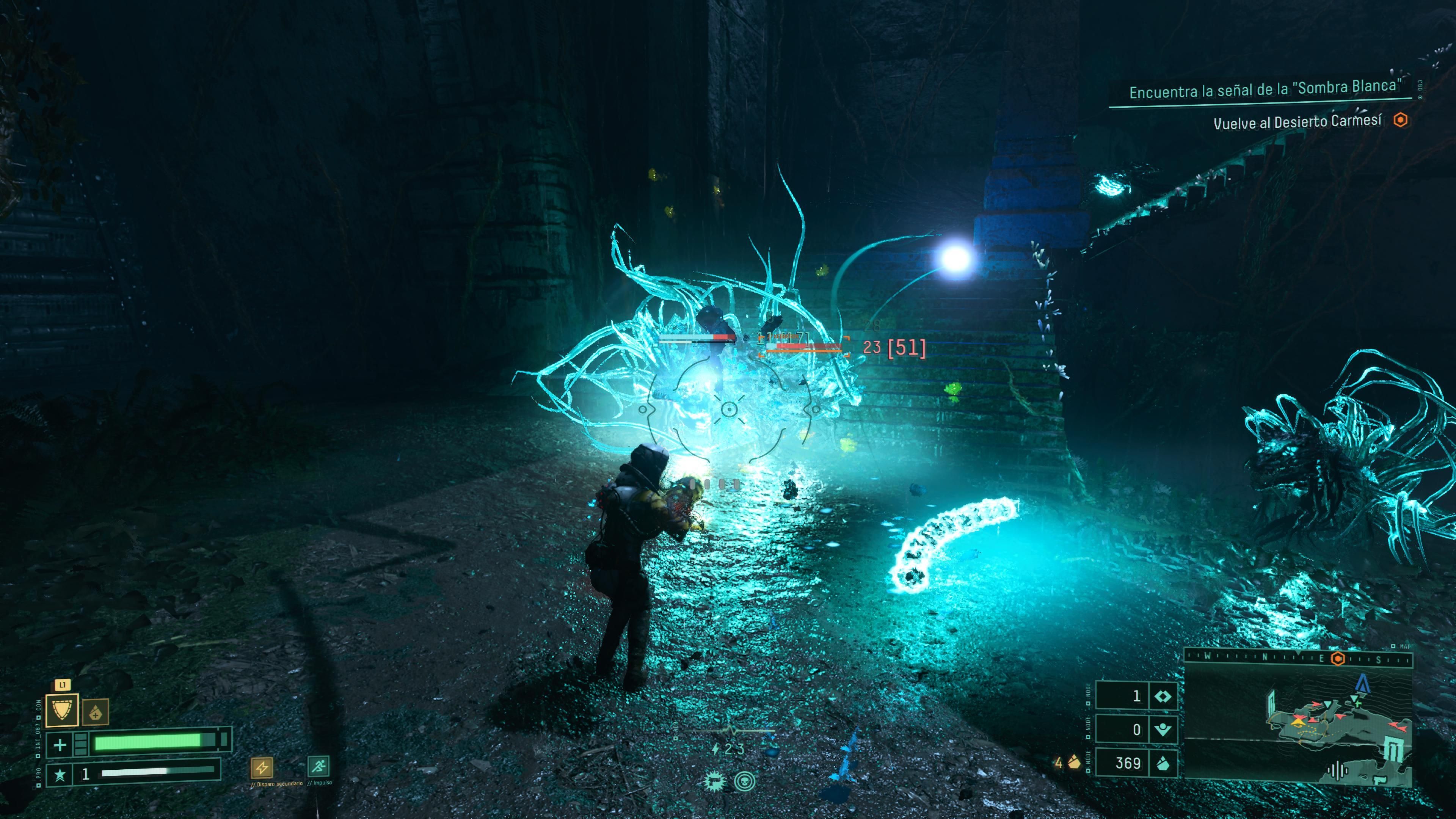Image resolution: width=1456 pixels, height=819 pixels.
Task: Click the orange hexagon marker on the compass
Action: [x=1338, y=659]
